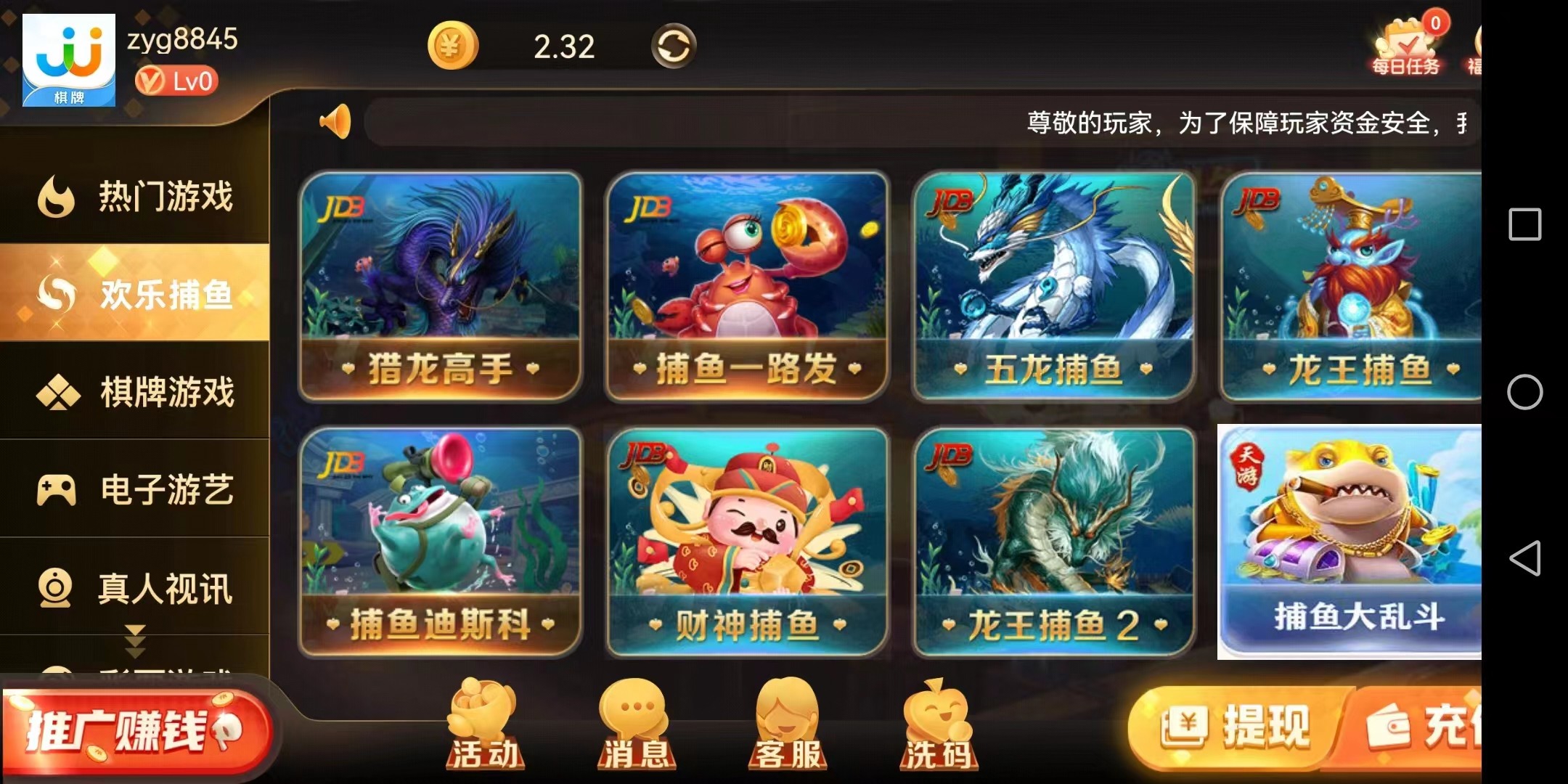1568x784 pixels.
Task: Refresh the coin balance
Action: pyautogui.click(x=673, y=46)
